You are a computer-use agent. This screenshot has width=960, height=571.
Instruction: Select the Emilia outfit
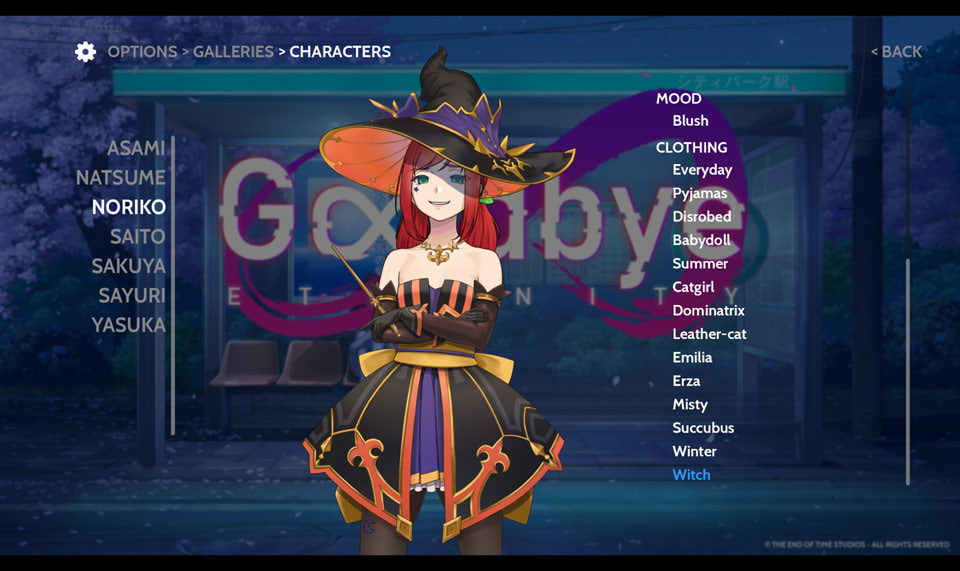click(692, 358)
